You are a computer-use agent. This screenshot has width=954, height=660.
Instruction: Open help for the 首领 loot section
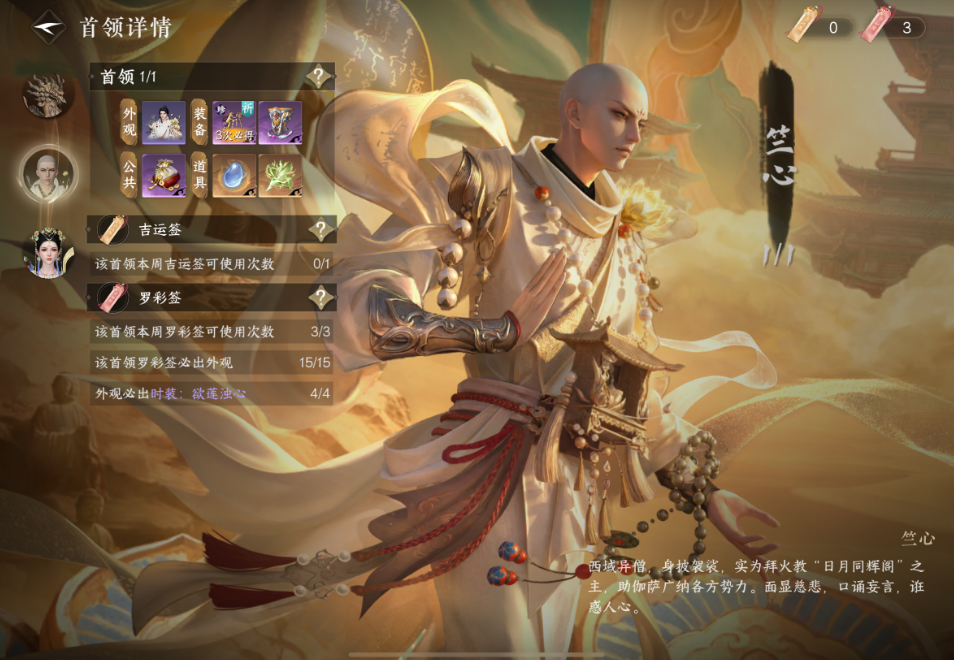(x=319, y=77)
